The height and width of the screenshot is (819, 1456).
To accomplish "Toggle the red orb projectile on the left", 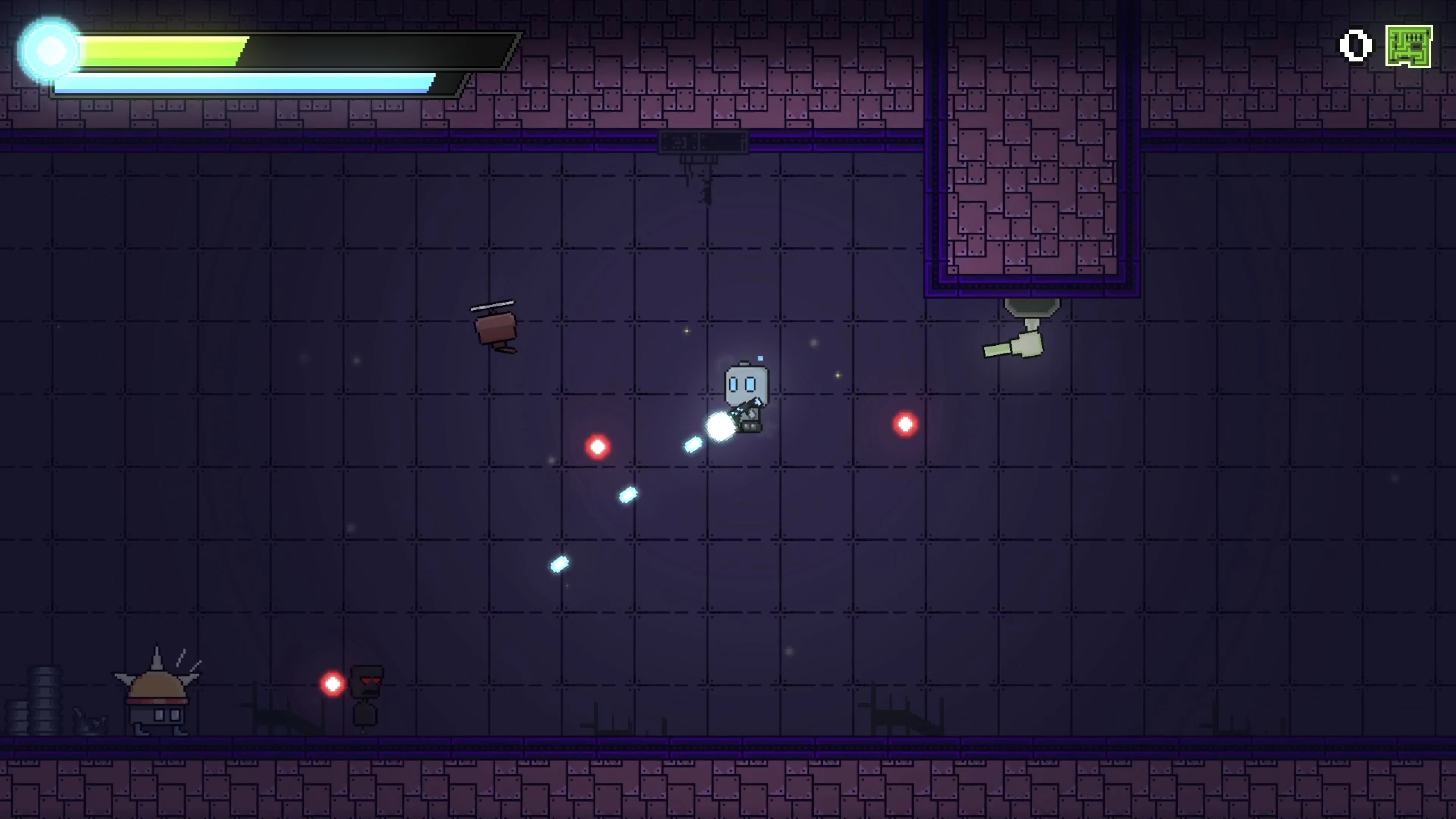I will click(x=598, y=447).
